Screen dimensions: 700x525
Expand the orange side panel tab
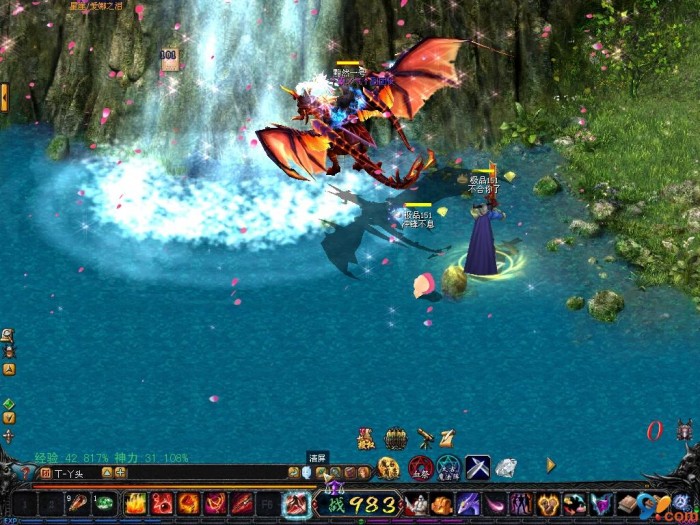point(5,97)
